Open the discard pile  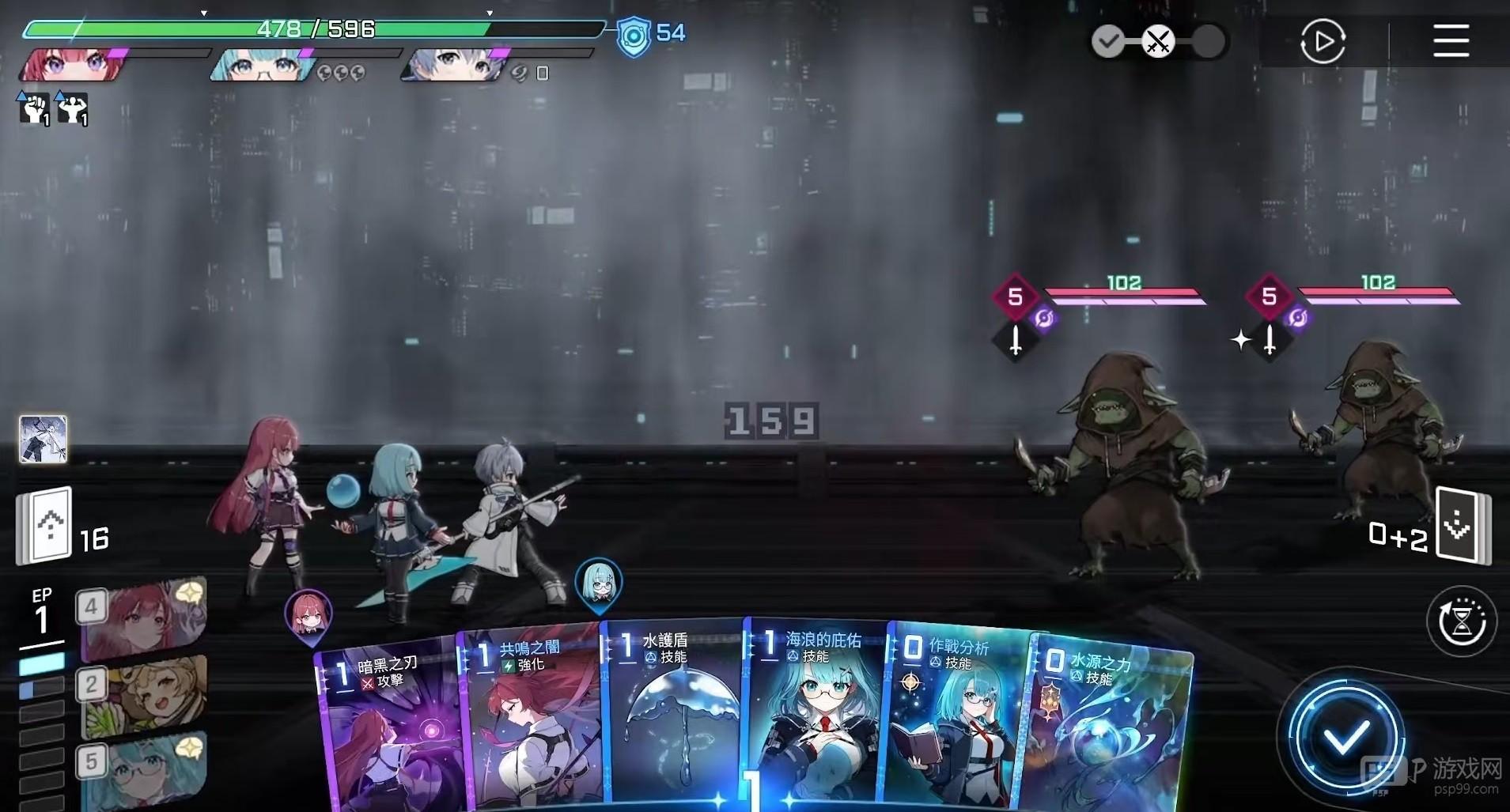(x=1462, y=526)
